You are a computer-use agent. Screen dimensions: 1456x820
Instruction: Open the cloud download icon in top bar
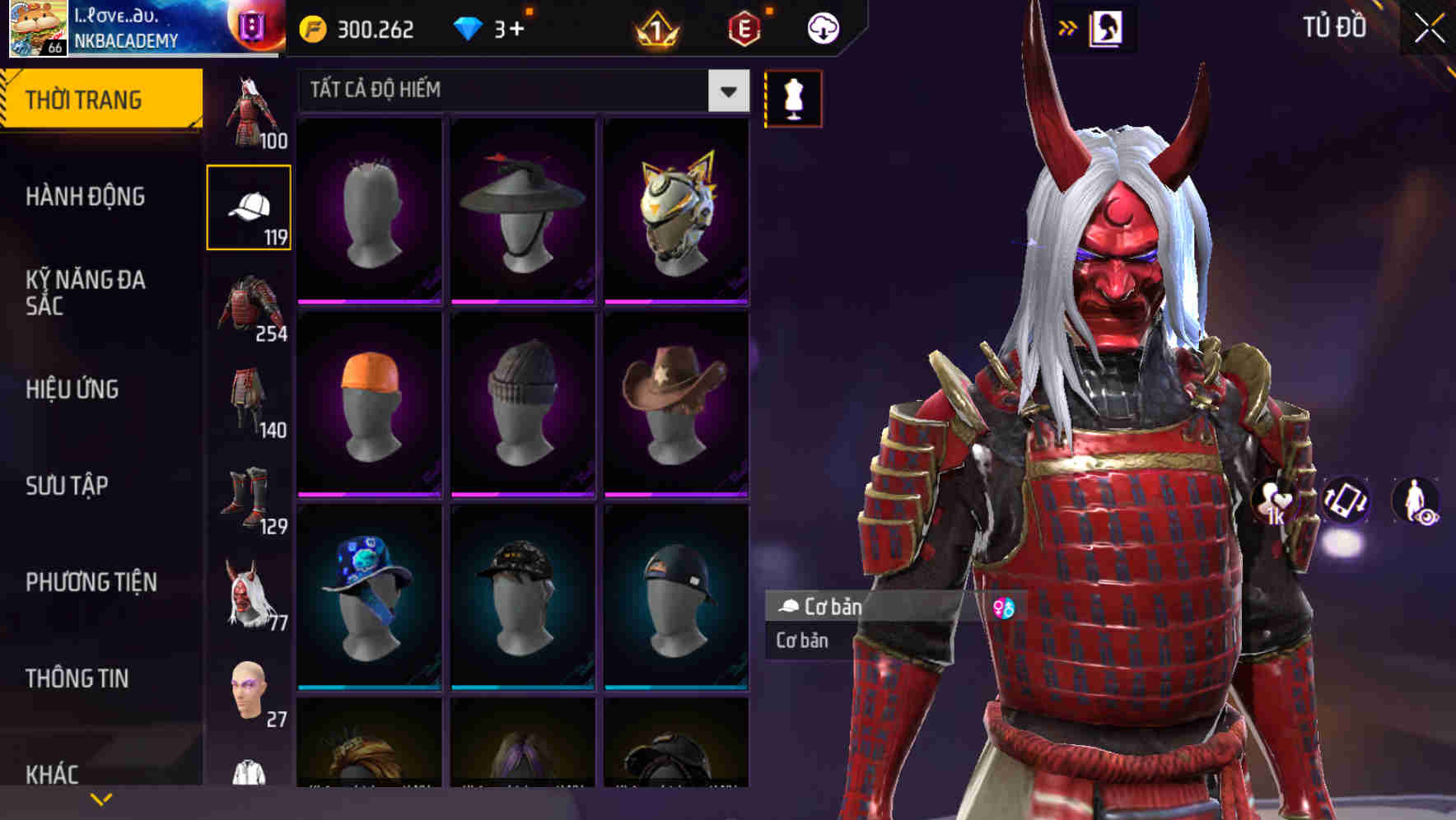[x=823, y=27]
